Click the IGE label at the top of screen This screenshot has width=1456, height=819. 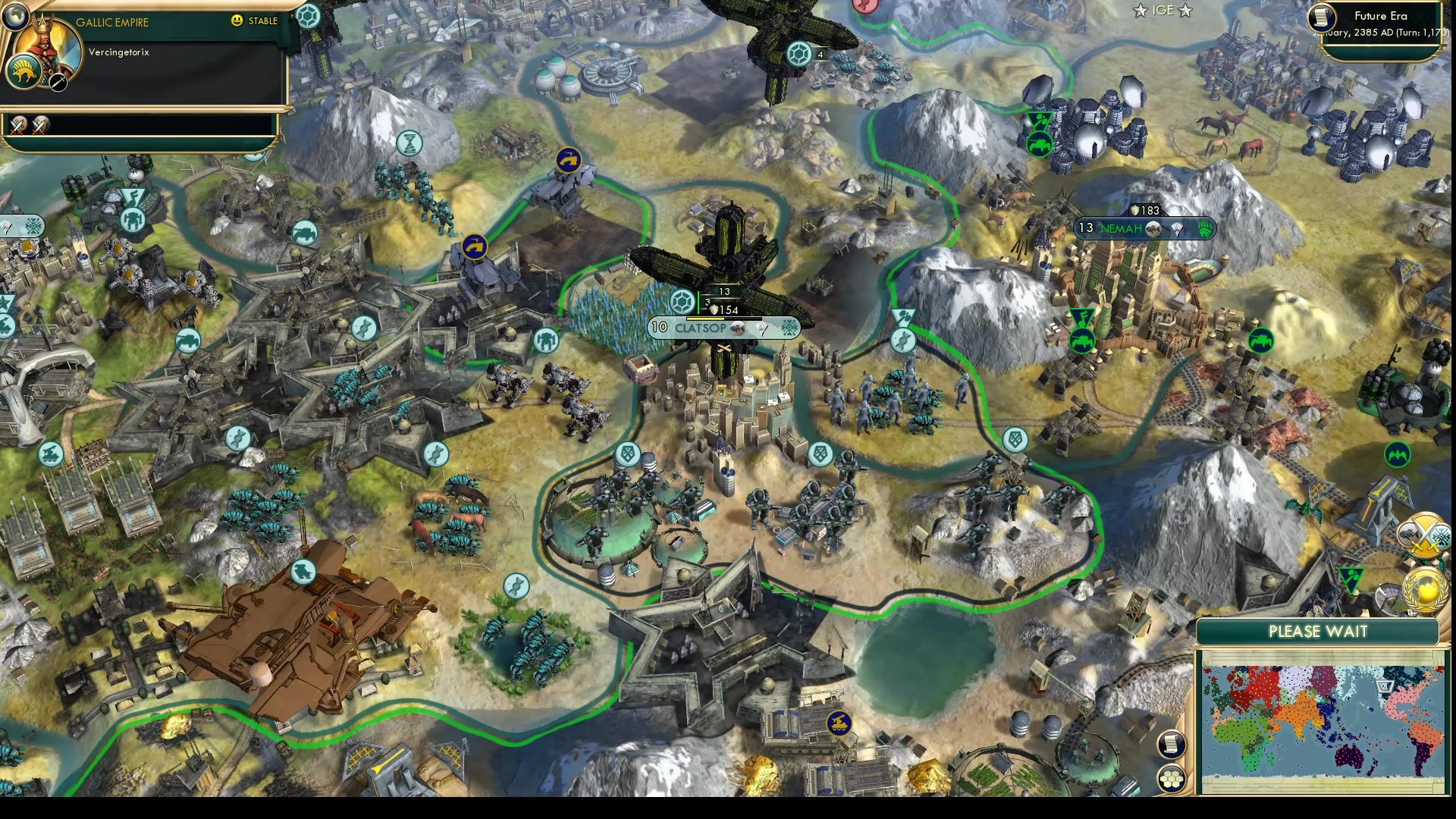pyautogui.click(x=1165, y=11)
